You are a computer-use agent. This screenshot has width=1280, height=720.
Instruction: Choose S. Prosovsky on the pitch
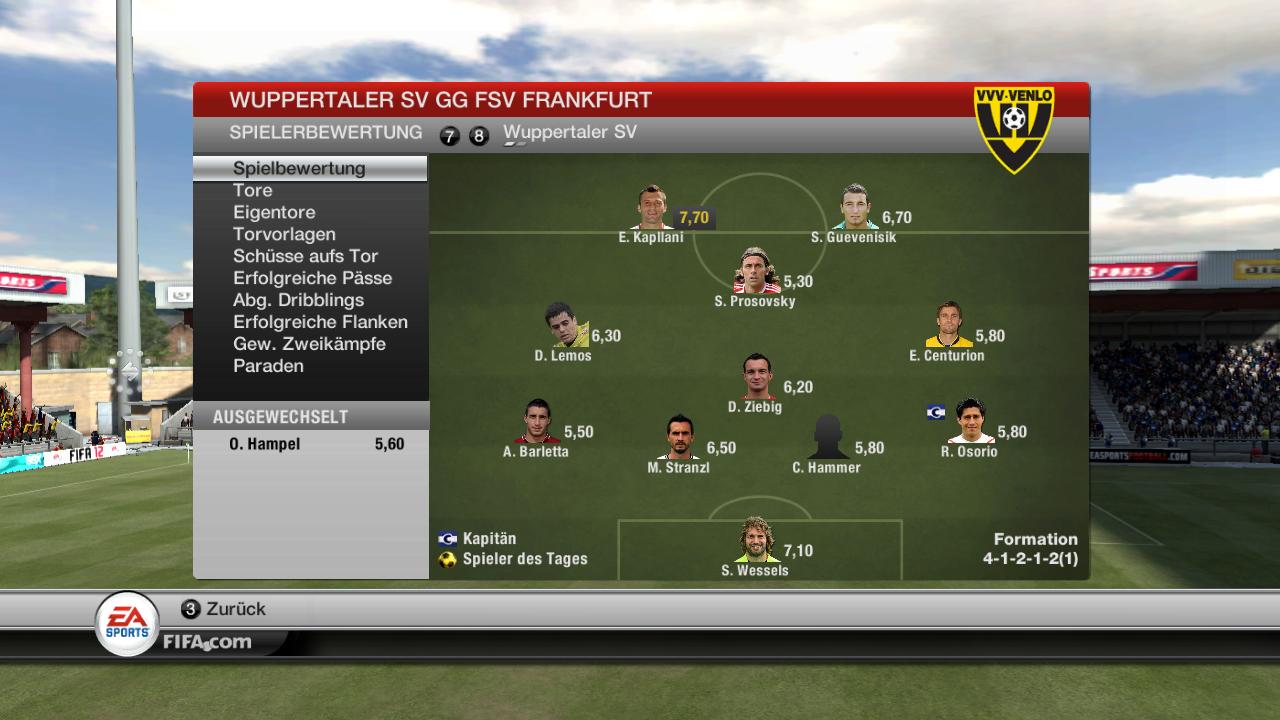point(756,272)
